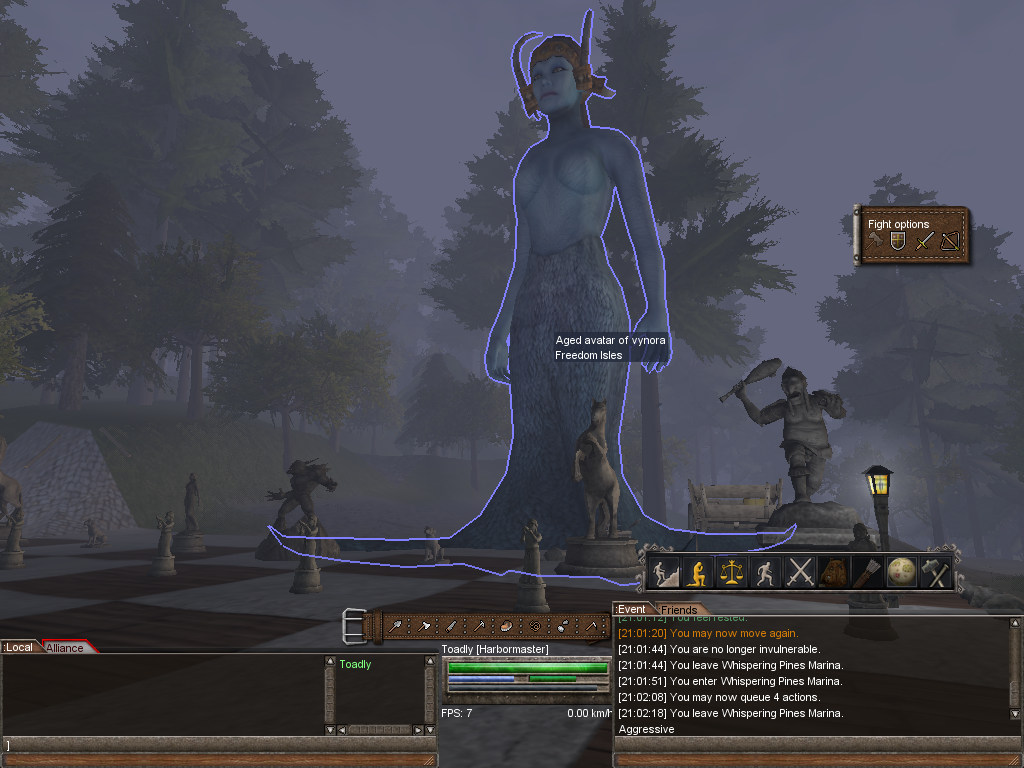Pick the coiled rope on the toolbelt
The image size is (1024, 768).
(533, 626)
